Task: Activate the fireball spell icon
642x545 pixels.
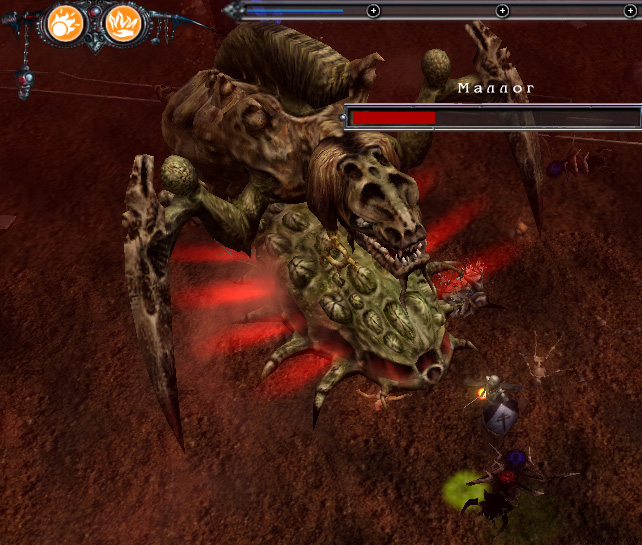Action: point(67,21)
